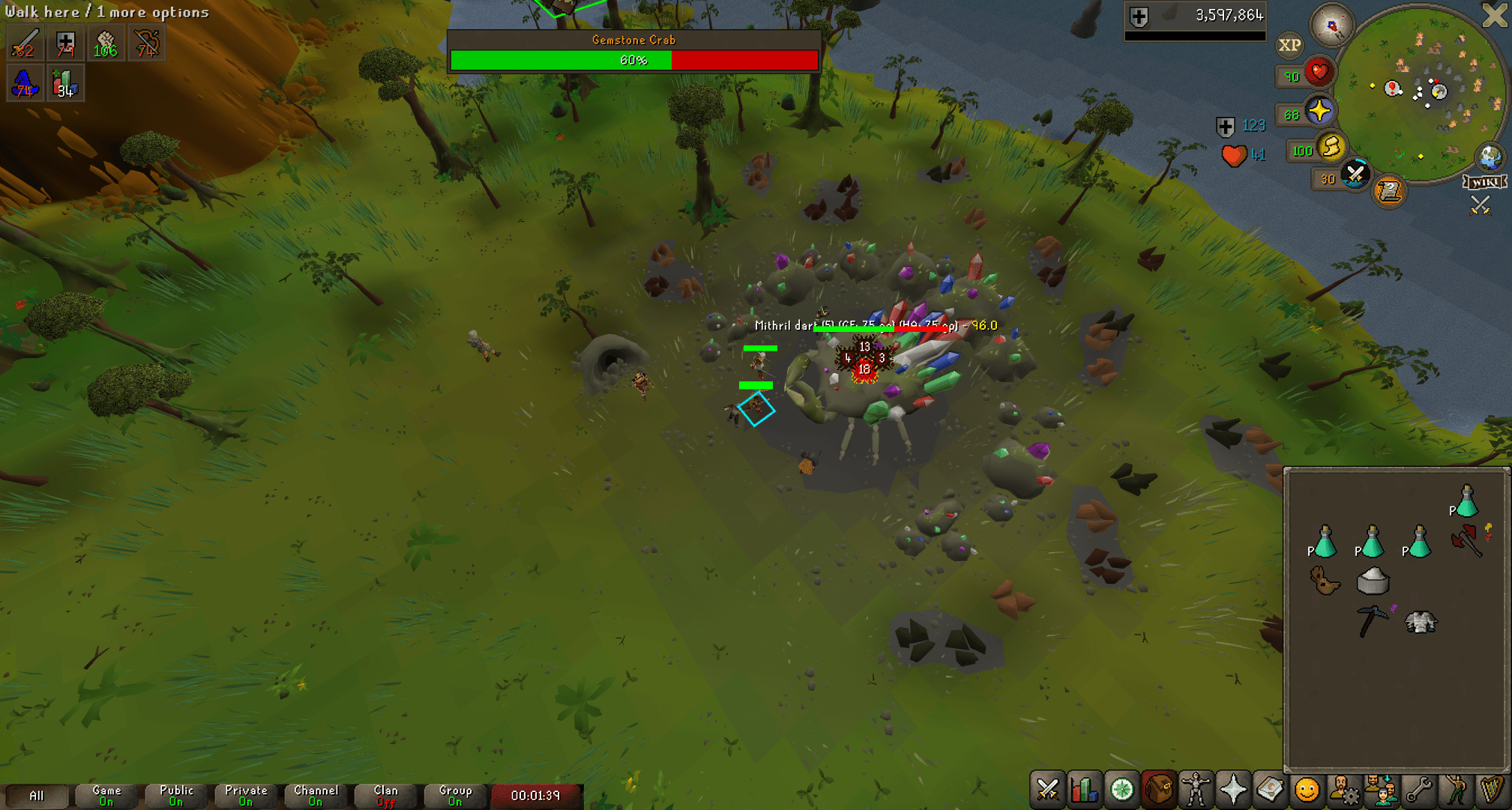The height and width of the screenshot is (810, 1512).
Task: Expand XP drops with the XP orb
Action: pos(1289,45)
